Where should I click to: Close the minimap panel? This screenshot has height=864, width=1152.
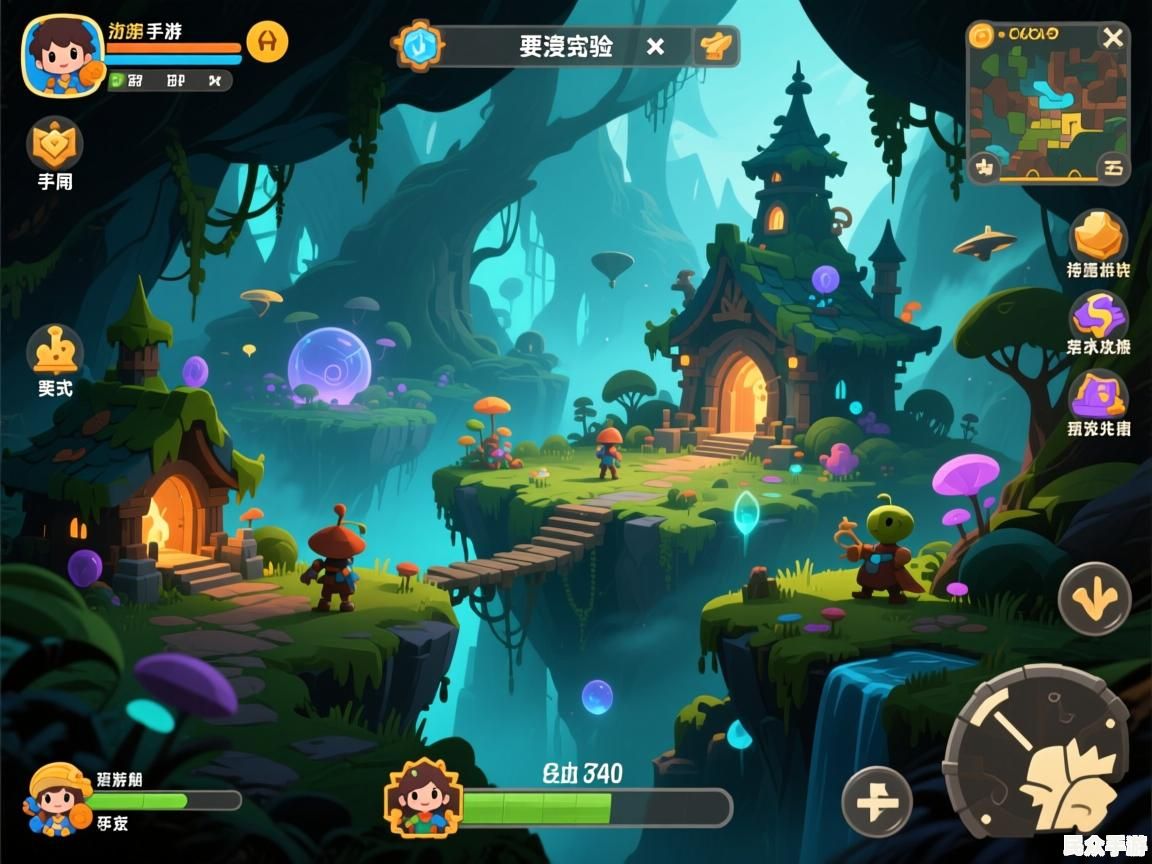click(1112, 39)
